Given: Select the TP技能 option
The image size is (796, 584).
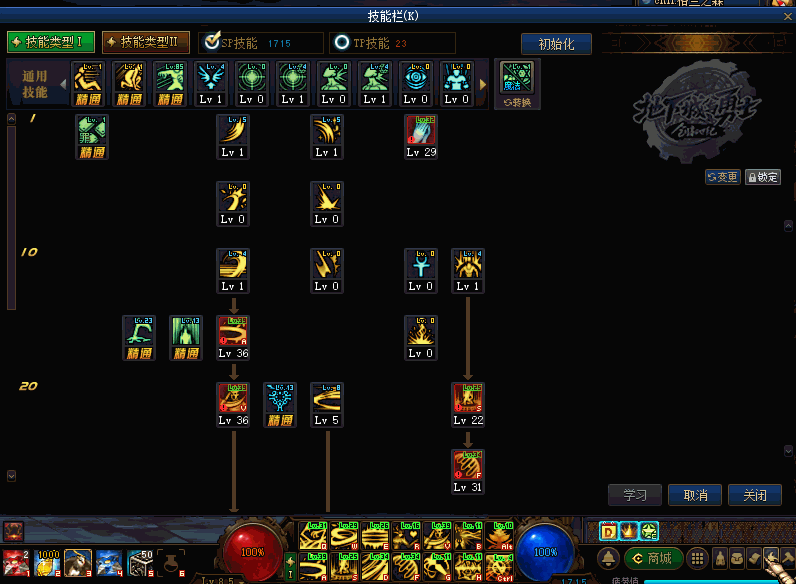Looking at the screenshot, I should coord(343,43).
